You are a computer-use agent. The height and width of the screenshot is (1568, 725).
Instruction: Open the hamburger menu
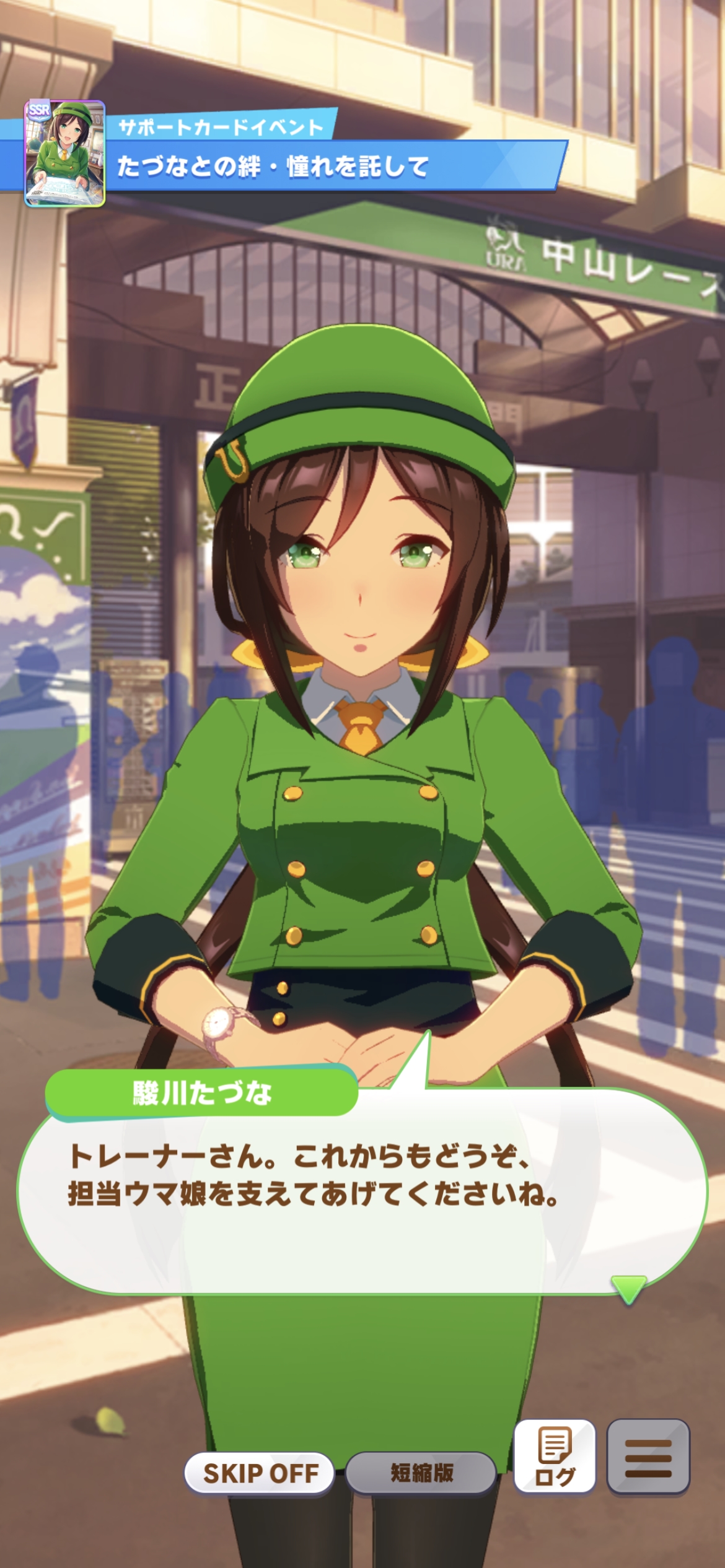tap(648, 1457)
